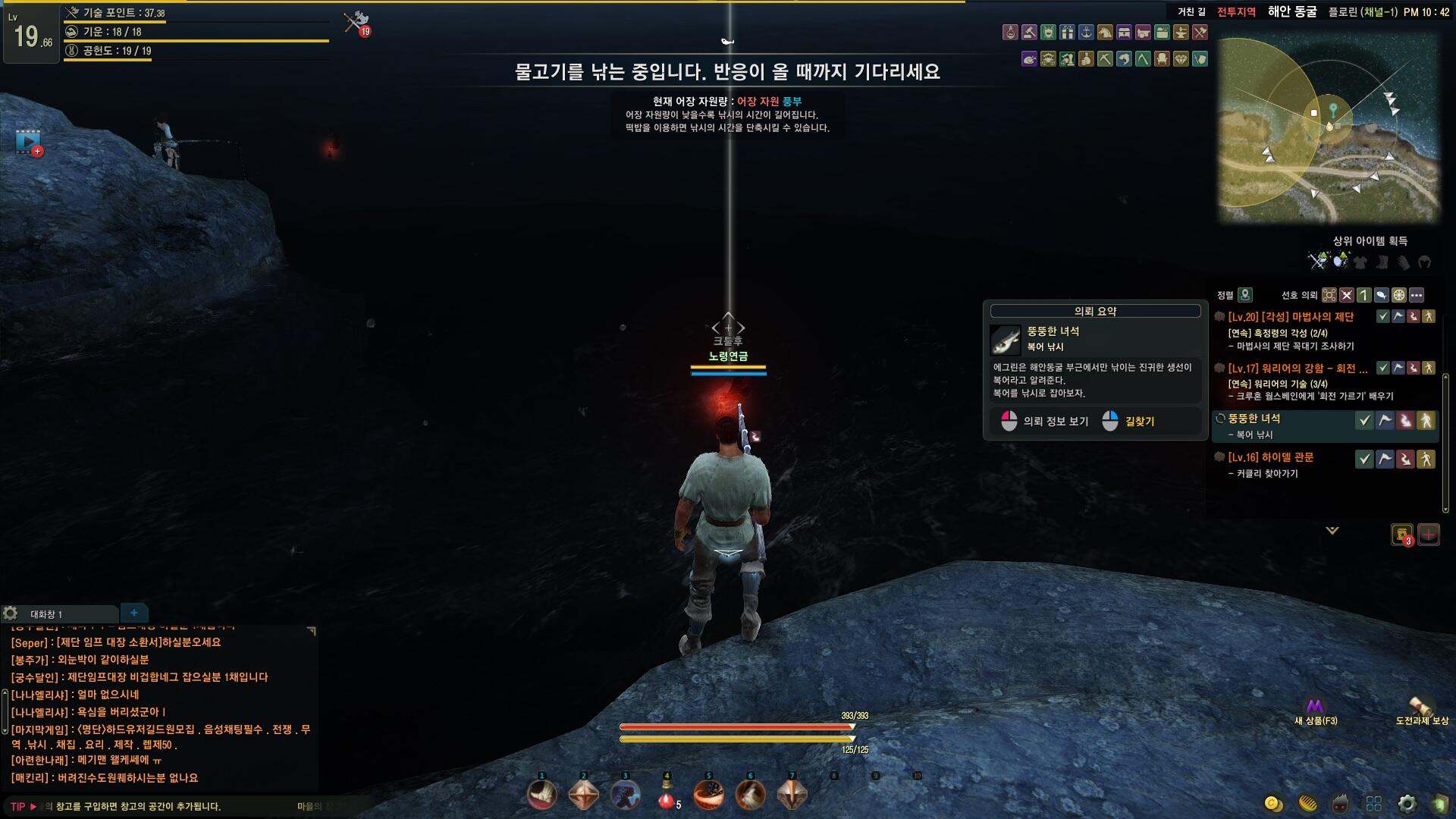Click the anchor icon in top icon row

click(x=1086, y=32)
